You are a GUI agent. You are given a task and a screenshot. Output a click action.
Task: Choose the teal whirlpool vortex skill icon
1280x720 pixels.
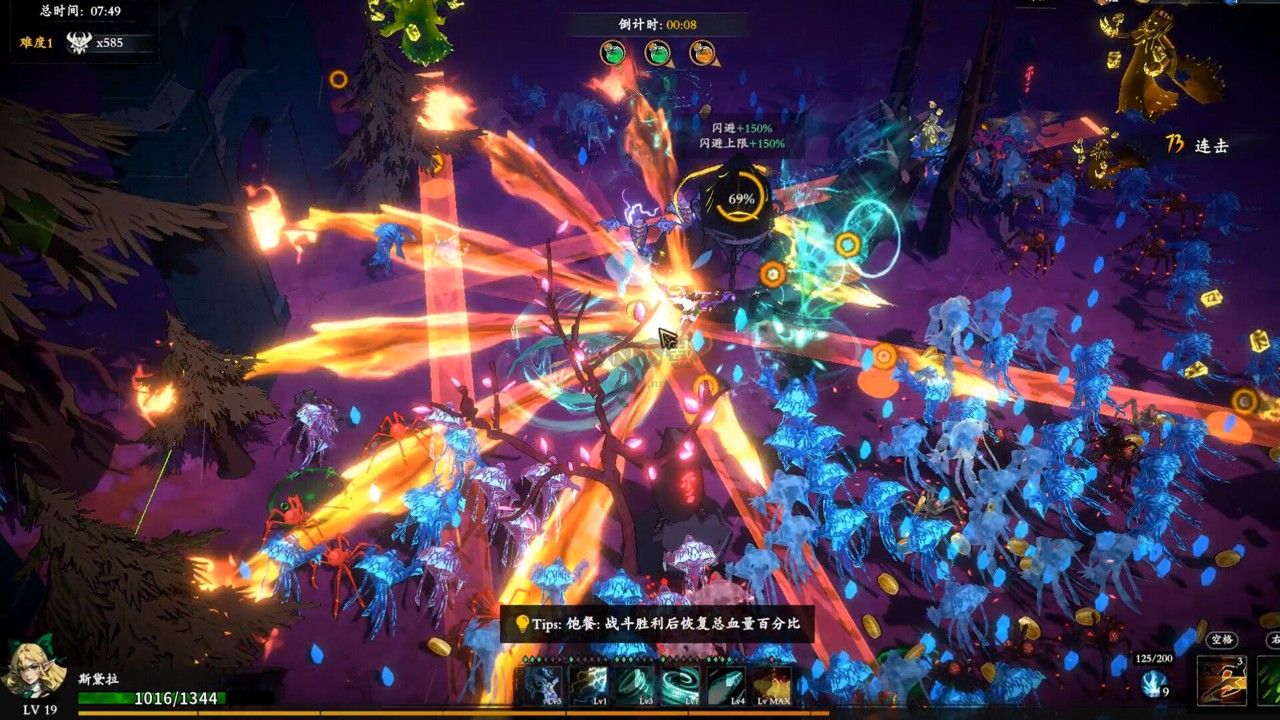[x=680, y=686]
